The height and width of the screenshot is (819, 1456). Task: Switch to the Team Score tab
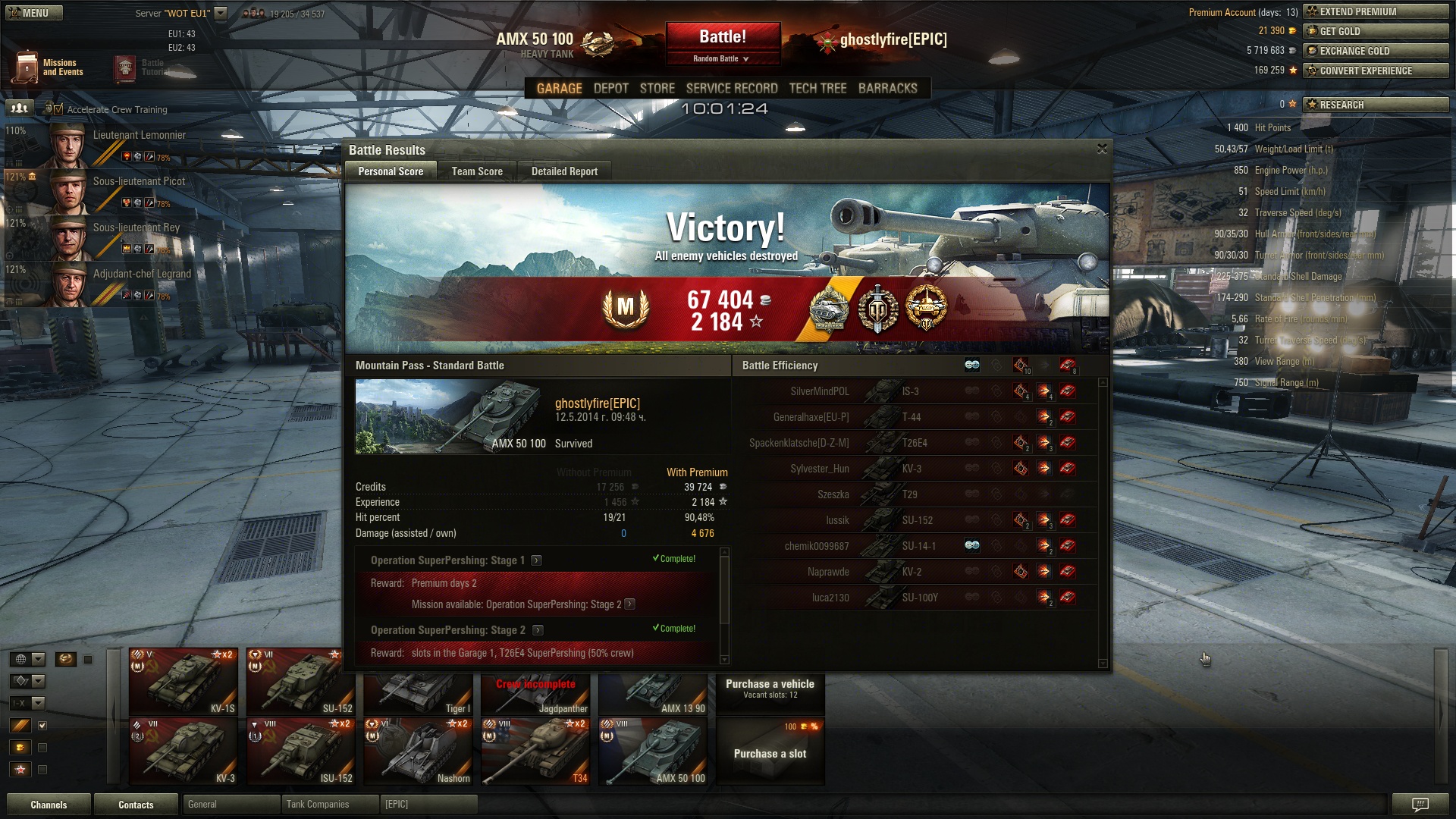click(477, 171)
